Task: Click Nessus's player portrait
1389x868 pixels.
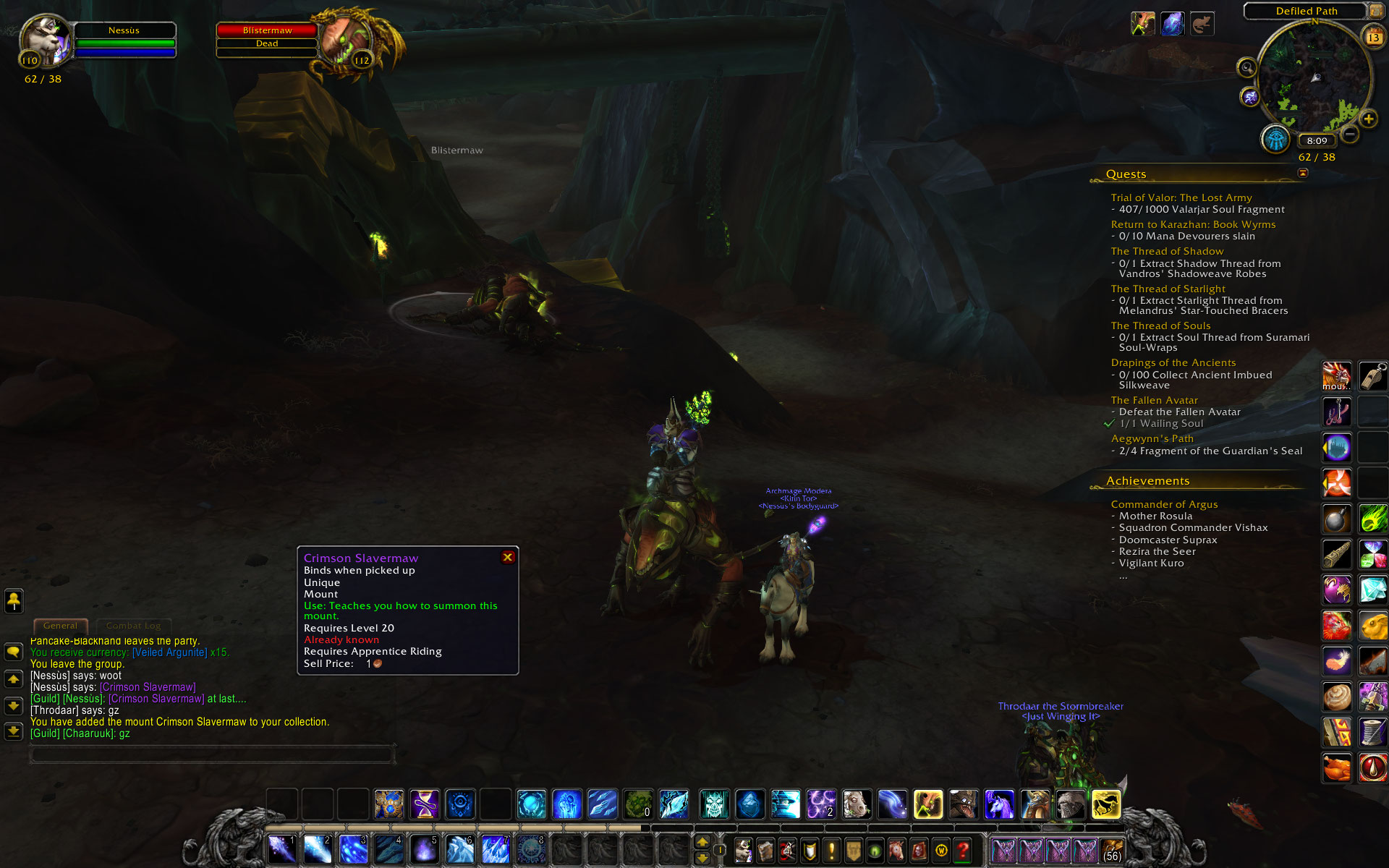Action: point(45,41)
